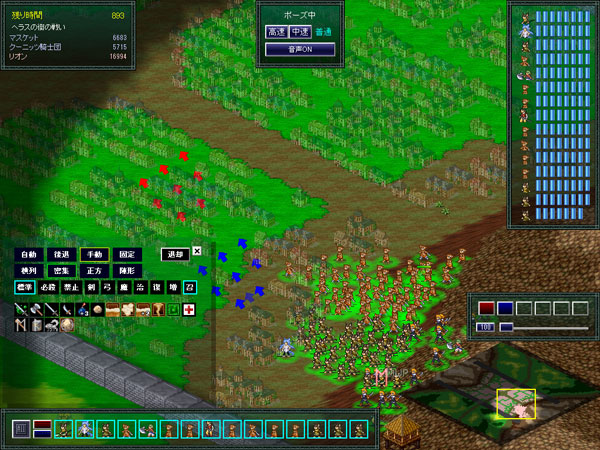Image resolution: width=600 pixels, height=450 pixels.
Task: Choose the 後退 (fall back) order
Action: [x=61, y=254]
